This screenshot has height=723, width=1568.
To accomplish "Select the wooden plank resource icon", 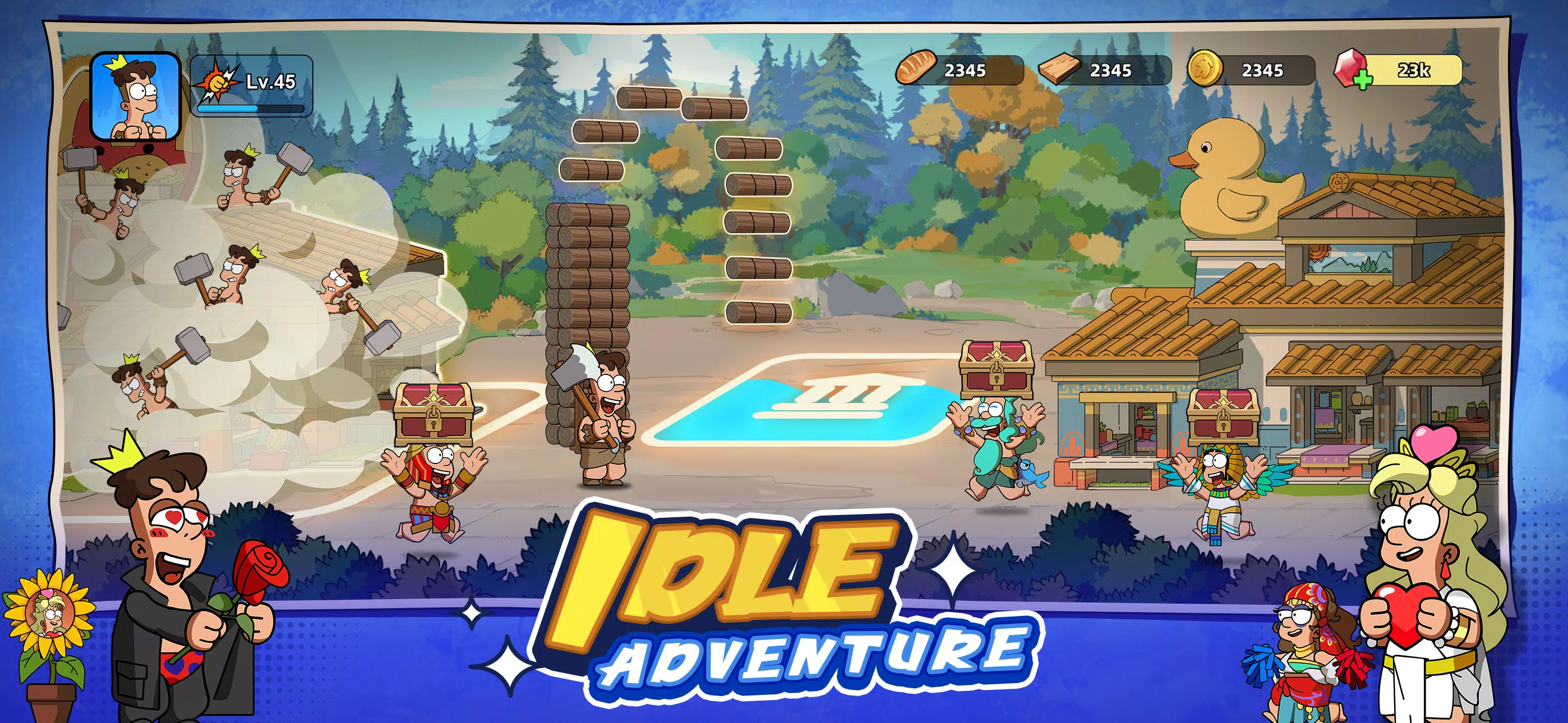I will pyautogui.click(x=1059, y=71).
